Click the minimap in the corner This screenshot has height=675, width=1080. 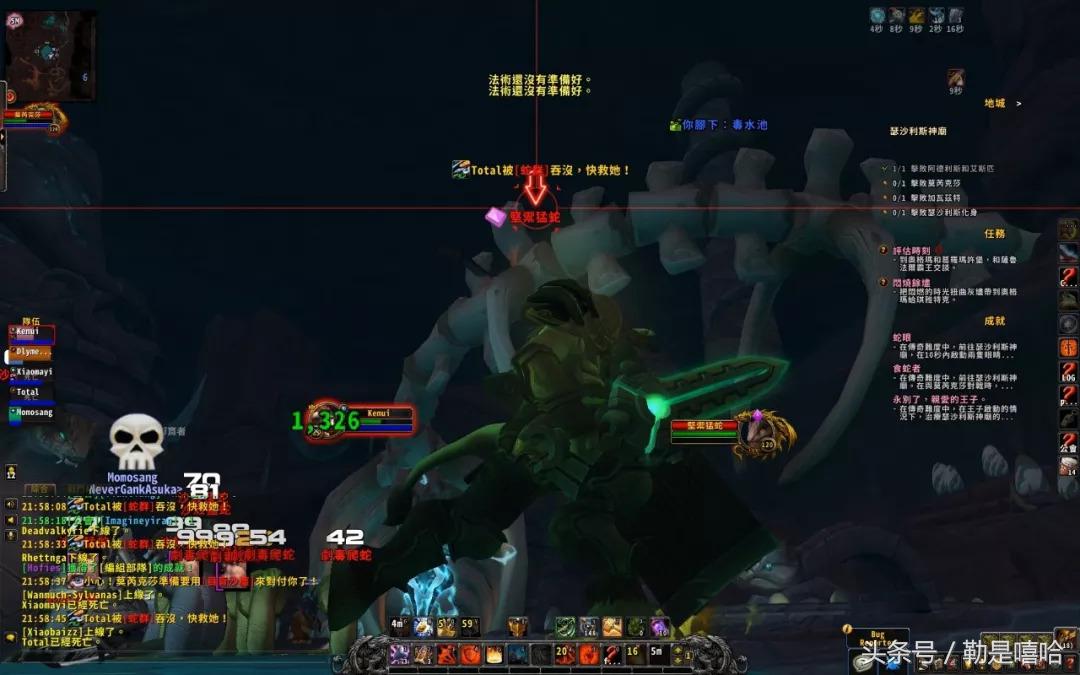coord(52,54)
